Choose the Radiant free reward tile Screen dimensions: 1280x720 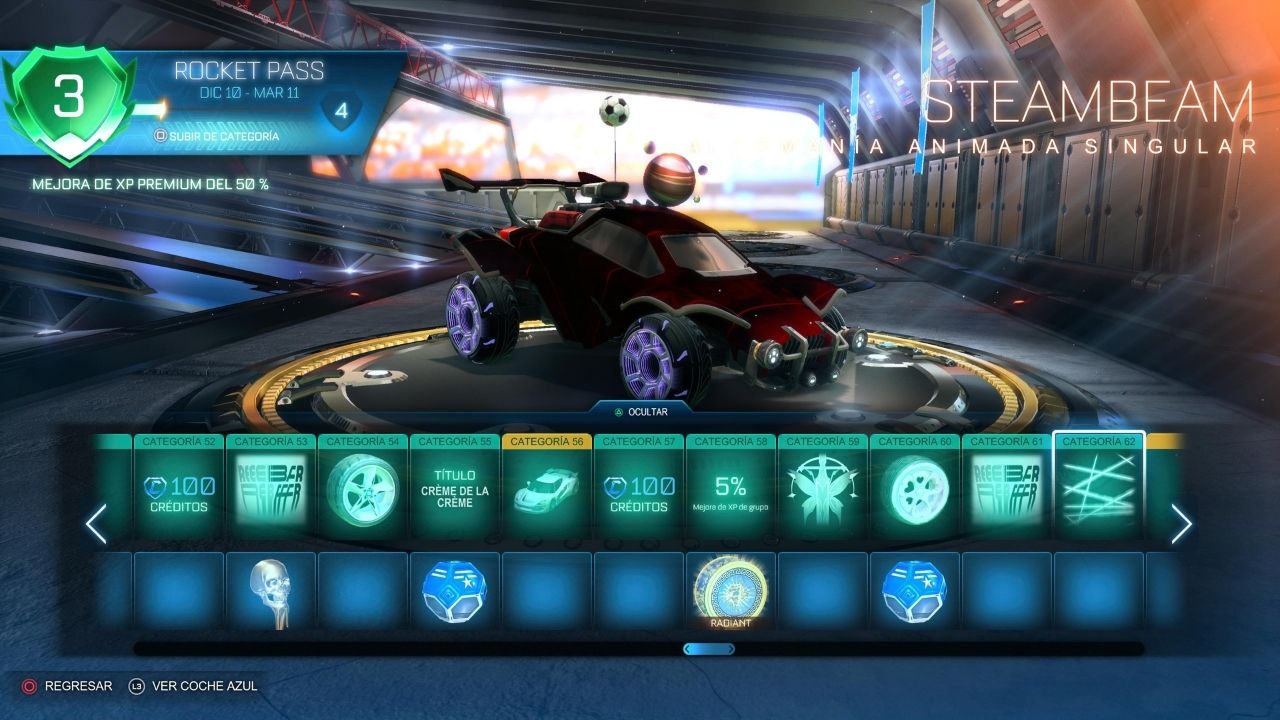tap(732, 592)
